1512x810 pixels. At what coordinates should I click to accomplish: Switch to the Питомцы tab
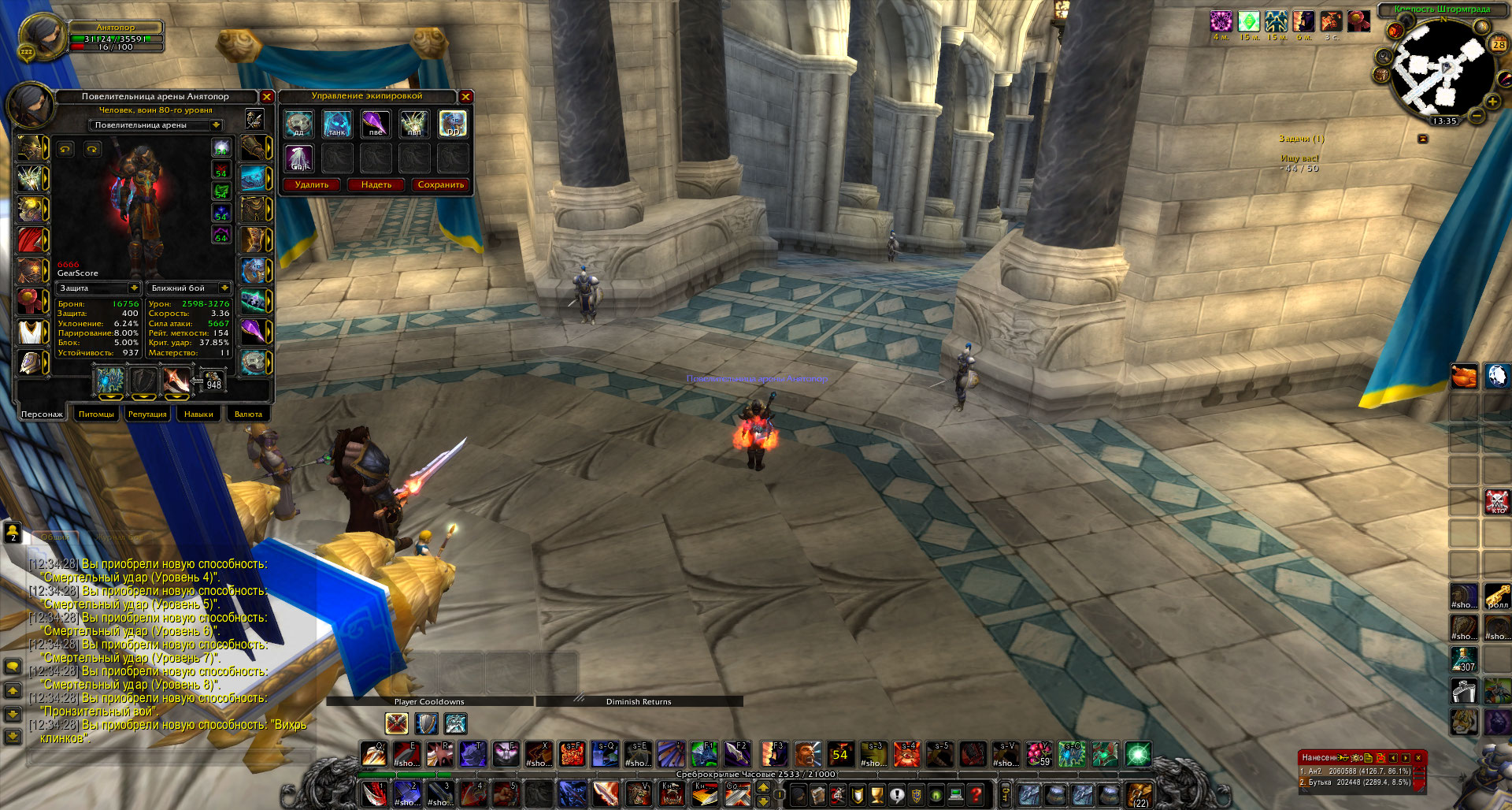(x=96, y=414)
